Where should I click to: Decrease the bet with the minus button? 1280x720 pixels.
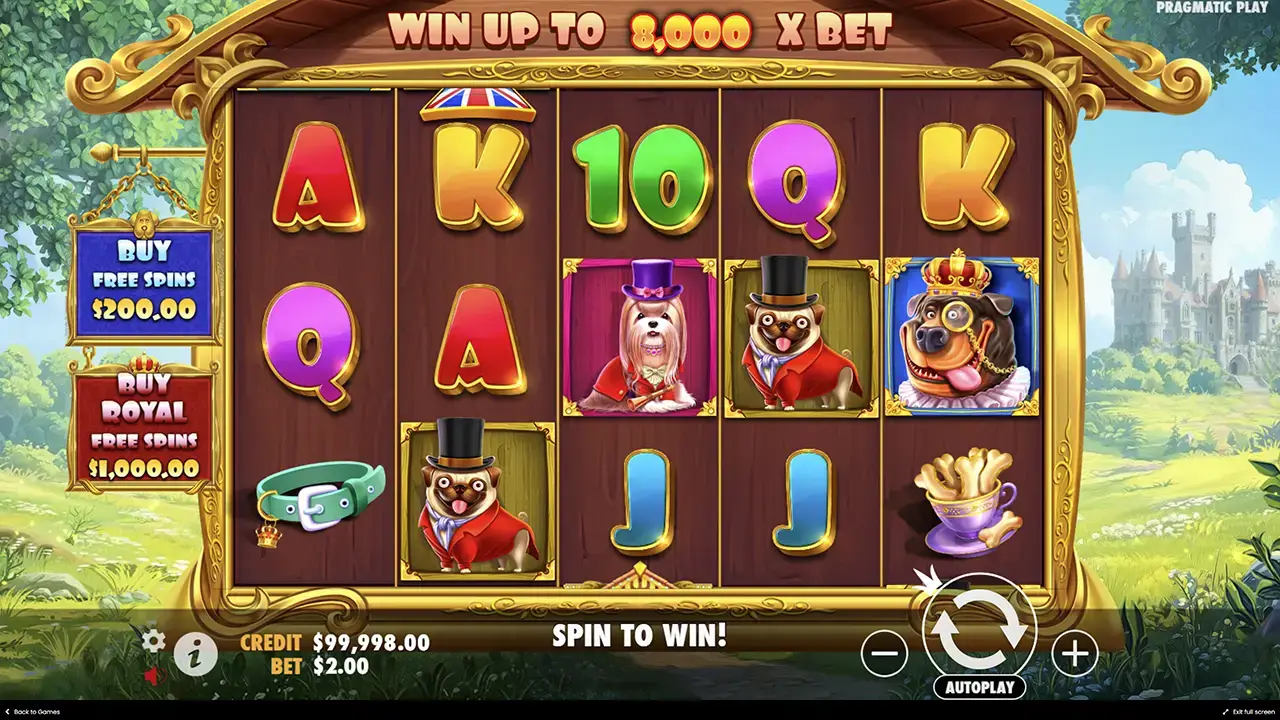pos(884,654)
